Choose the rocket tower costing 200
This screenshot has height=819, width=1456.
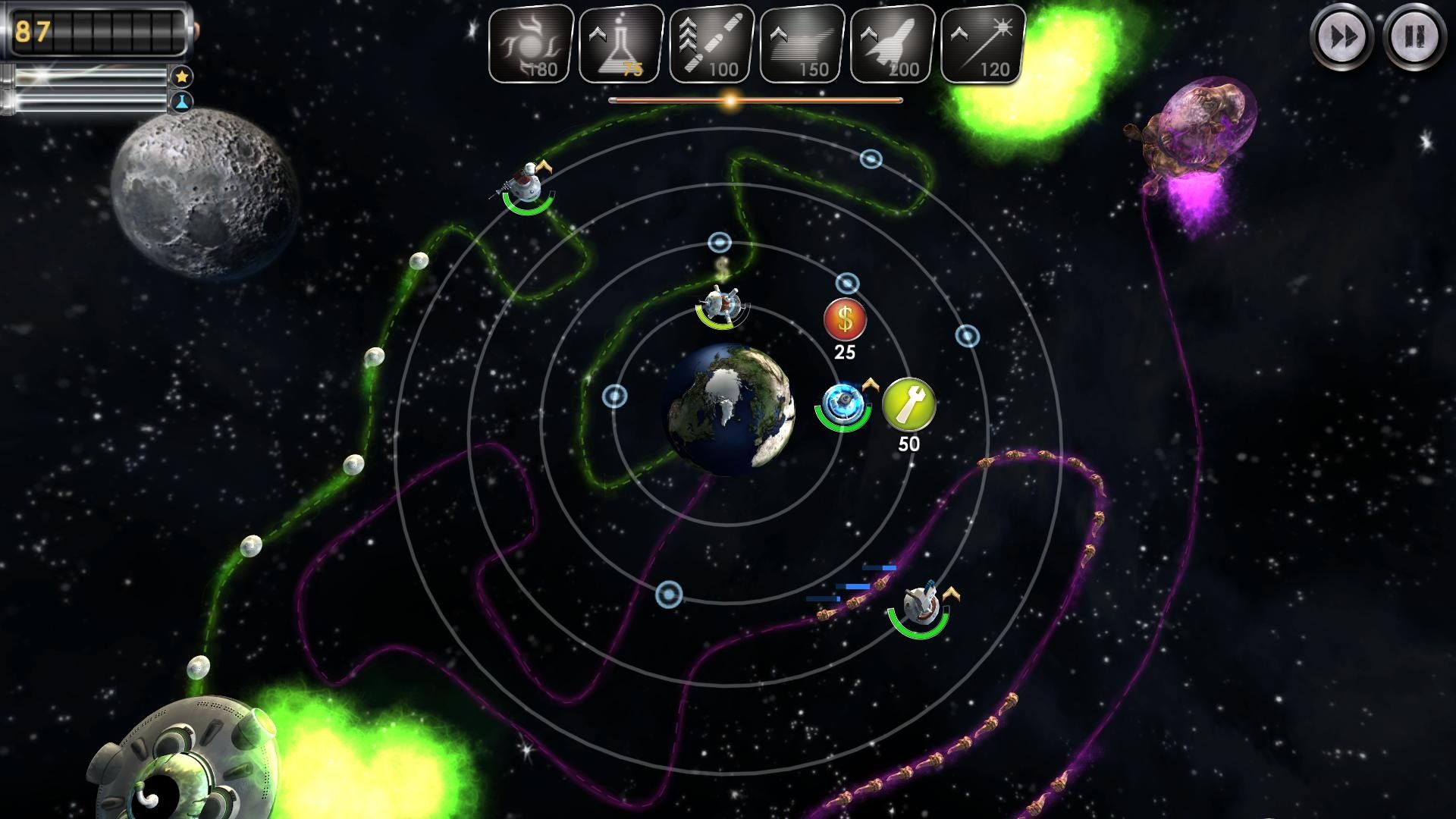(893, 44)
